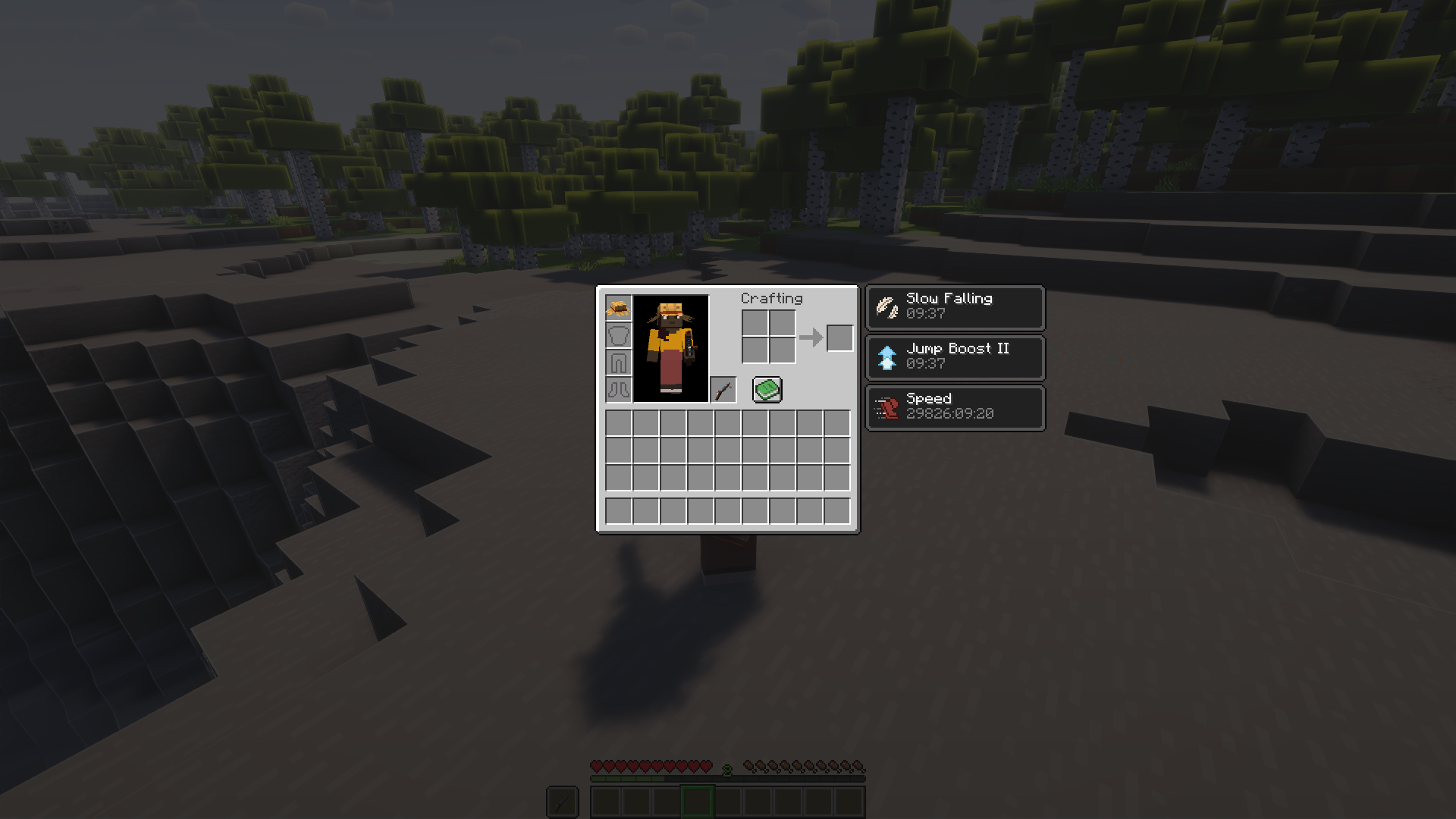Click the empty chestplate armor slot
Viewport: 1456px width, 819px height.
tap(618, 334)
